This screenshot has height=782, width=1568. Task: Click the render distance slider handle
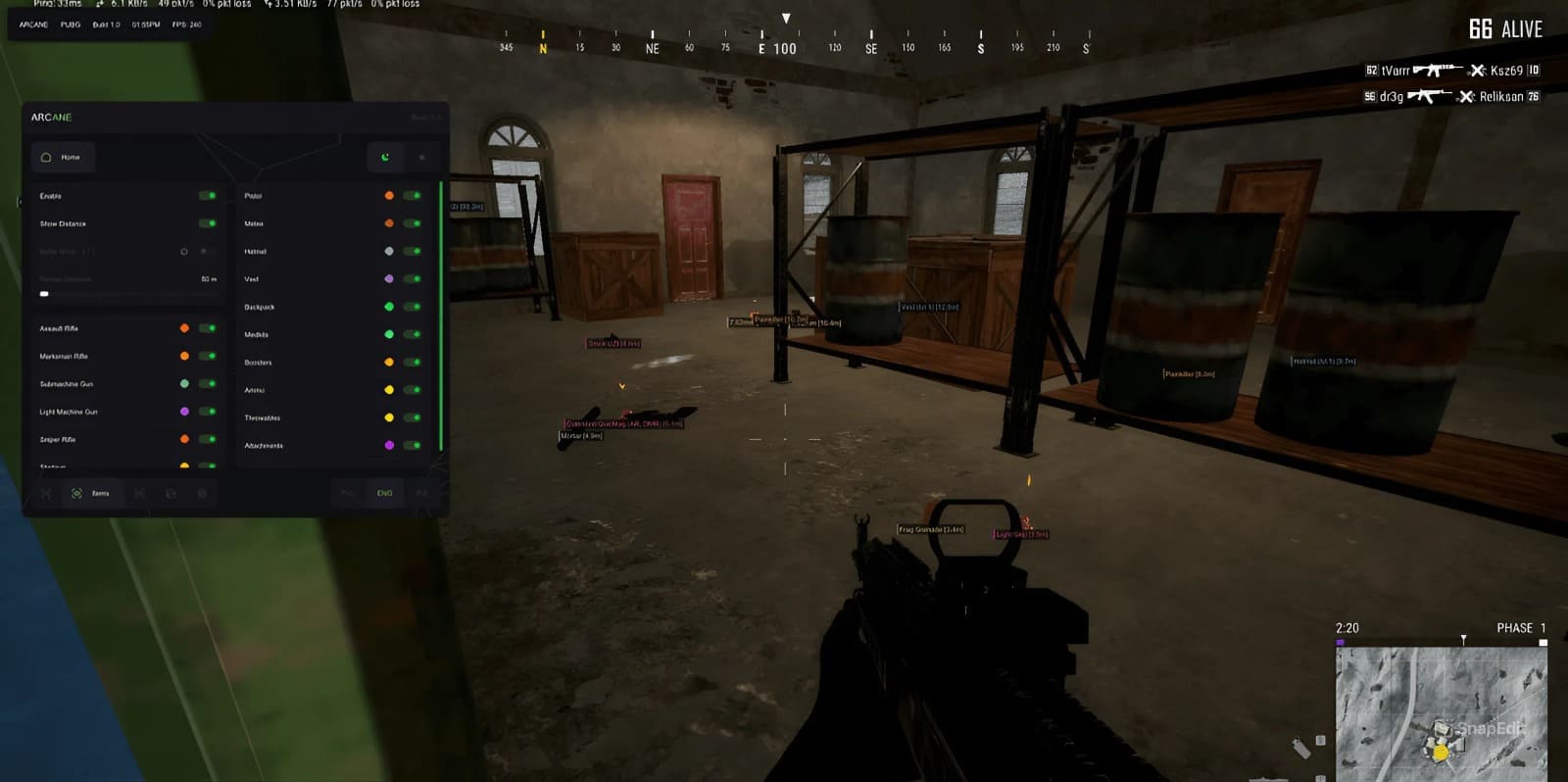point(44,293)
